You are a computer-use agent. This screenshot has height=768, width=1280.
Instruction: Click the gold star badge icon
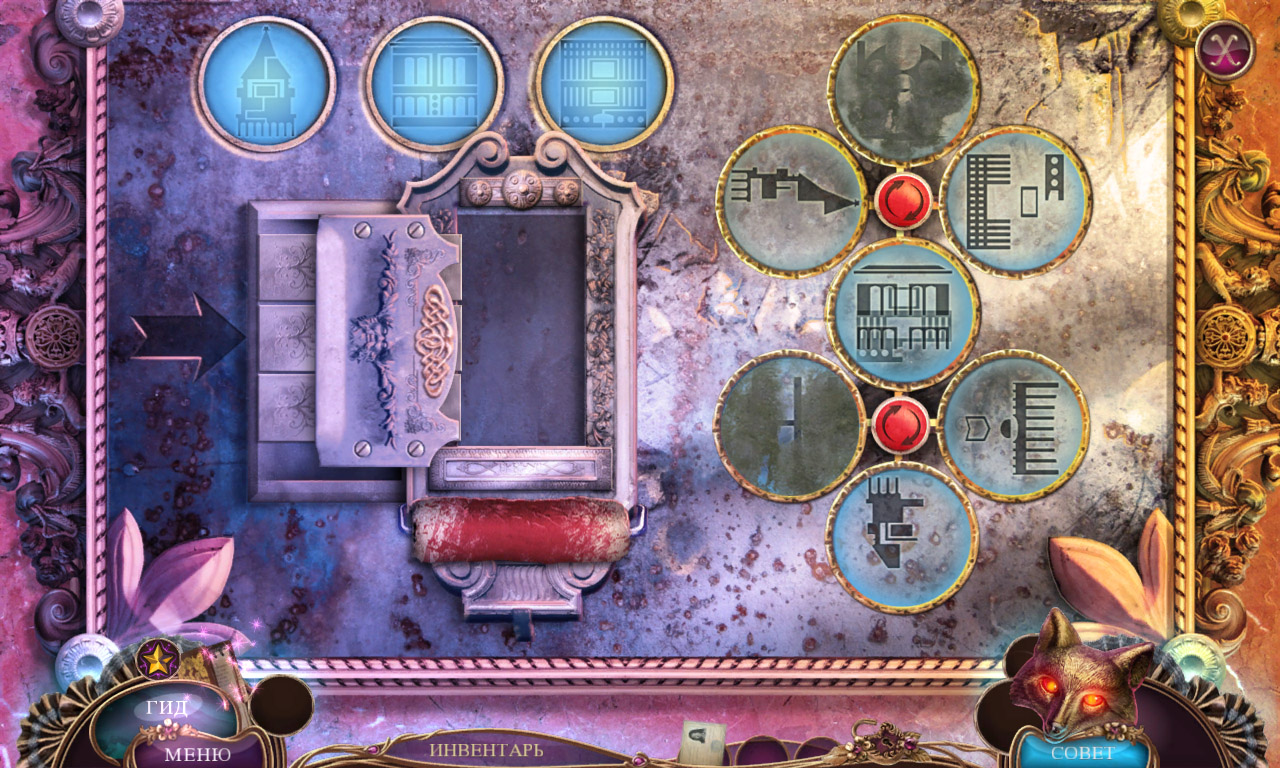(x=158, y=659)
